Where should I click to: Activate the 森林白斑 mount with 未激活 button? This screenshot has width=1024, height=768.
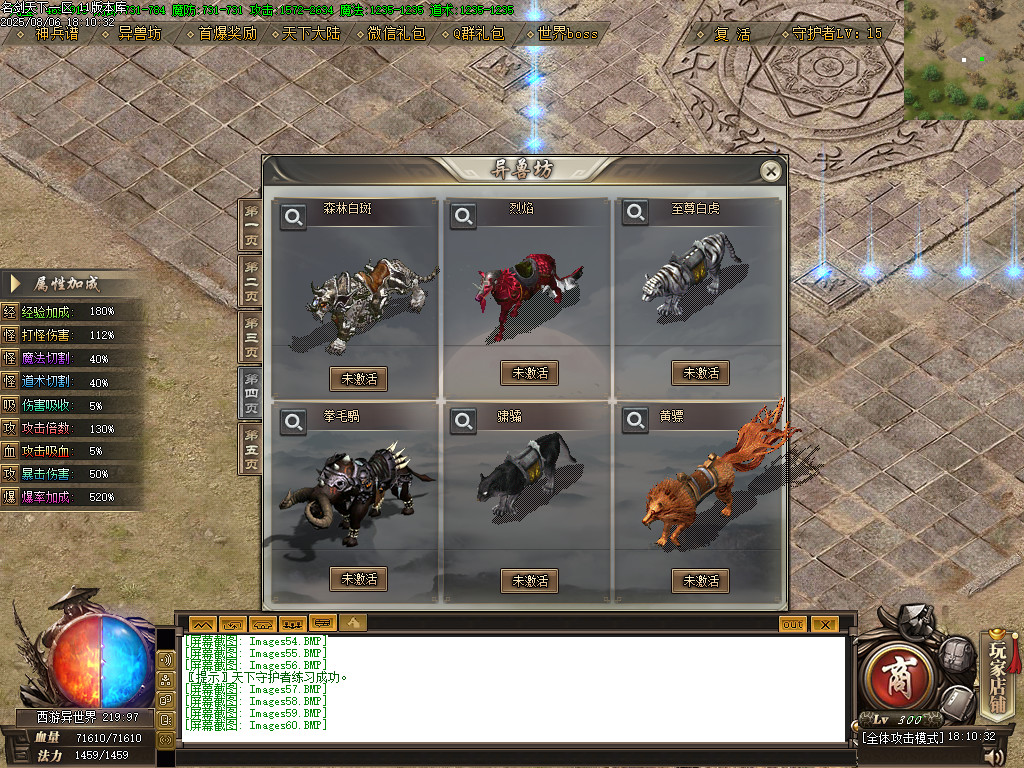coord(358,379)
